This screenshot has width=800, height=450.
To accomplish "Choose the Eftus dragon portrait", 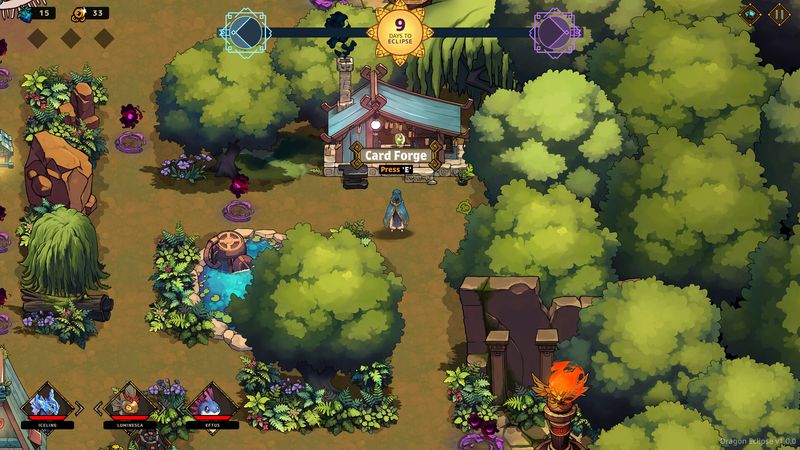I will [212, 403].
